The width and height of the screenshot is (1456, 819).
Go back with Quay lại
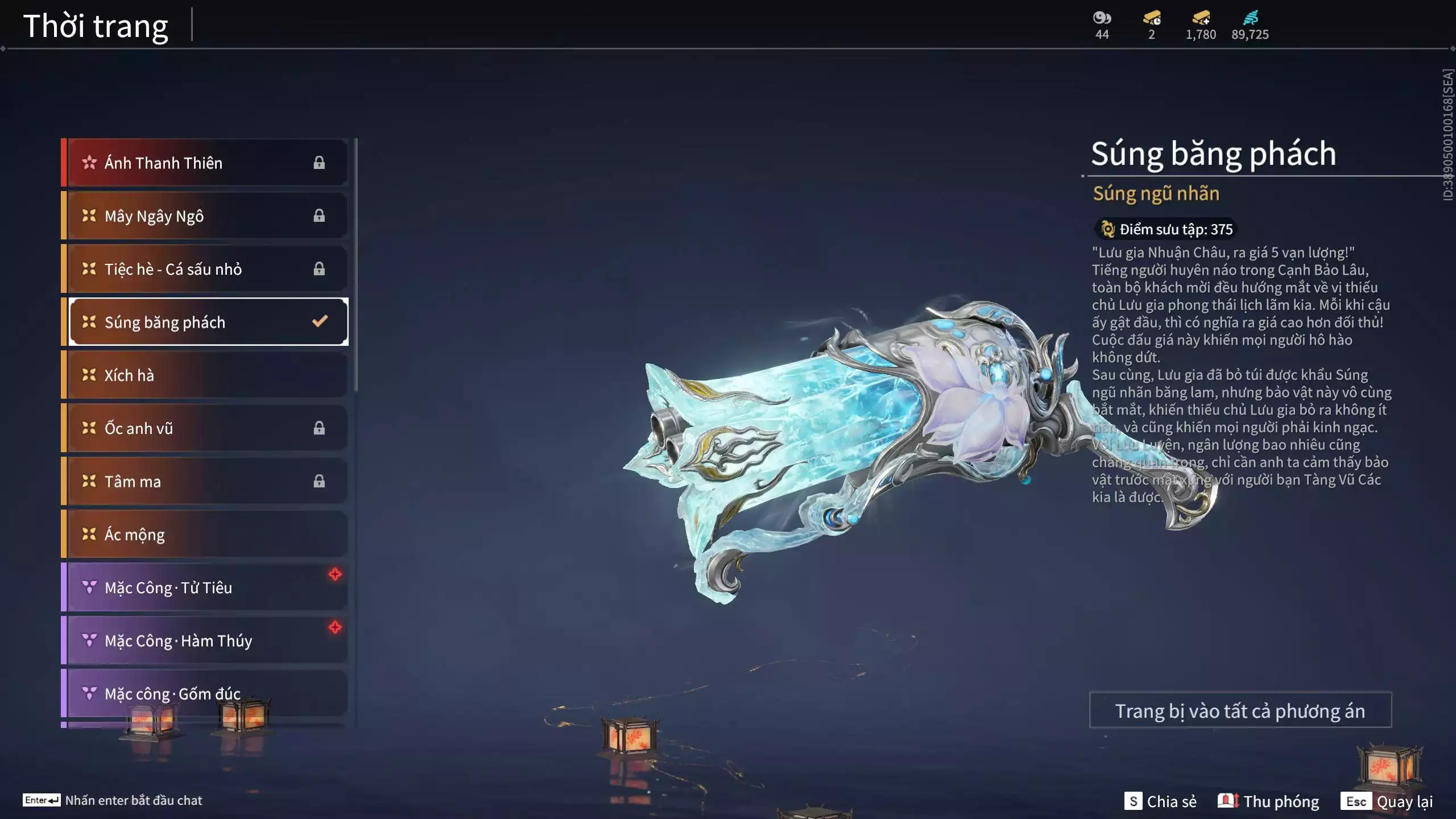point(1387,801)
